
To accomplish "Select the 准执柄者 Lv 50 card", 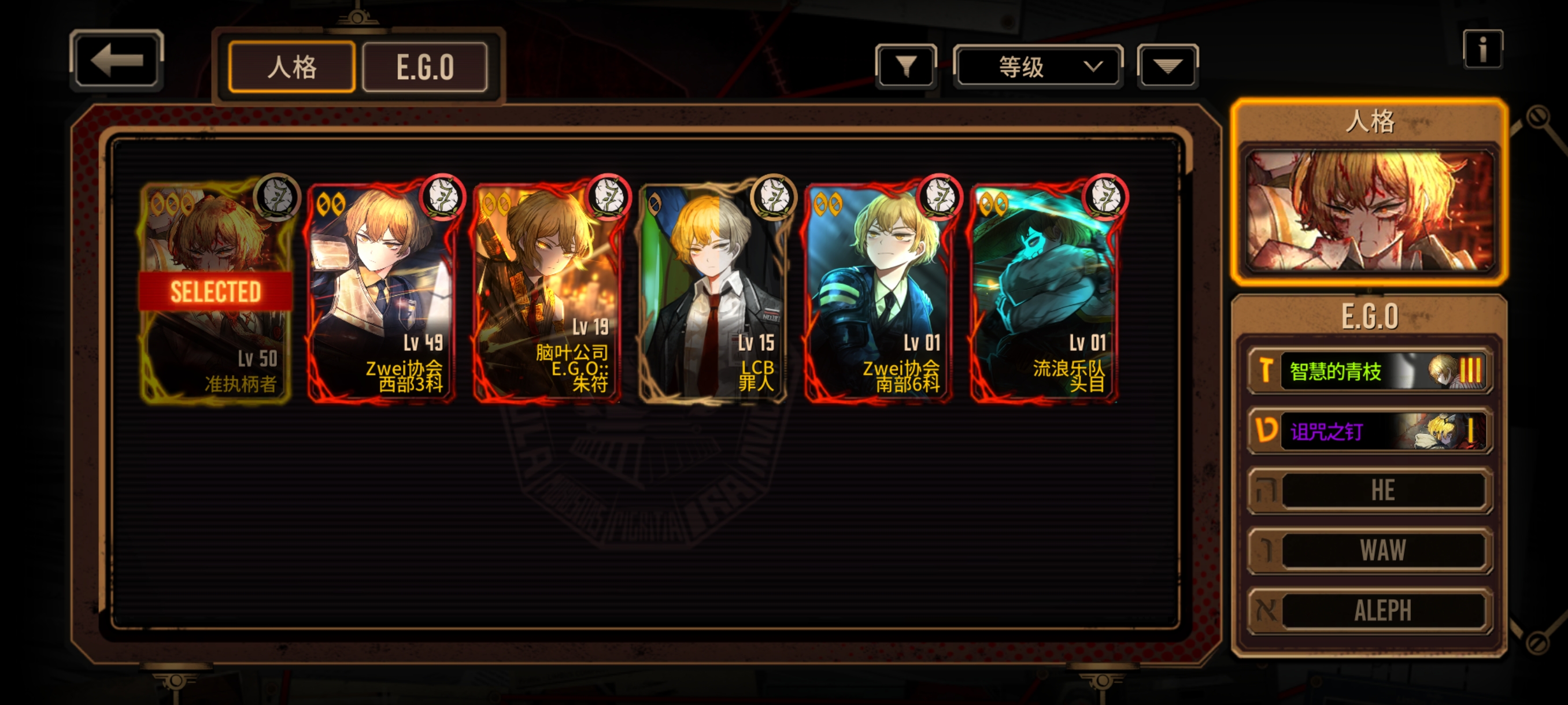I will (x=216, y=292).
